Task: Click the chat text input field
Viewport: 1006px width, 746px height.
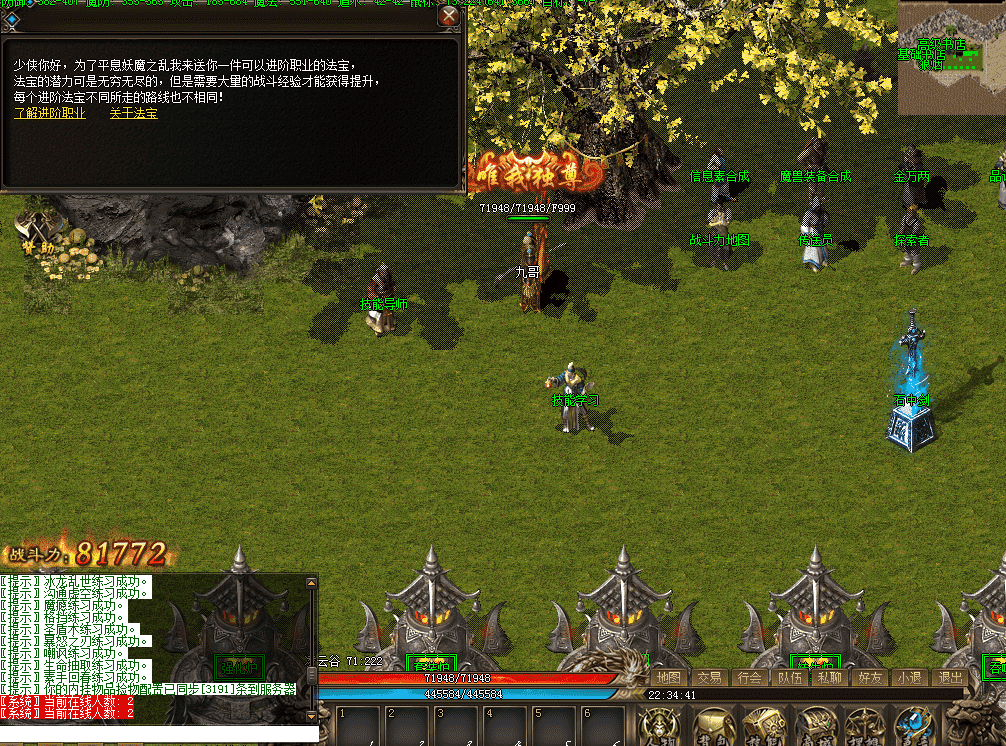Action: pos(150,734)
